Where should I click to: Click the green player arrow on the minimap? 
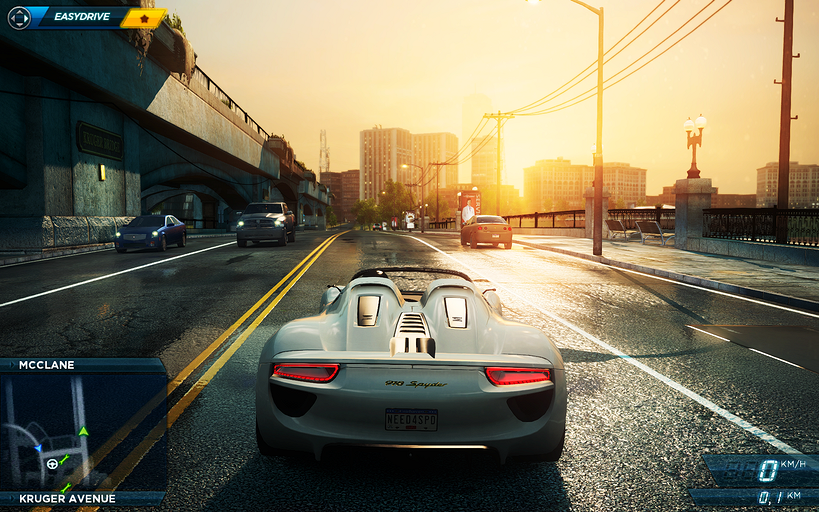pos(84,432)
